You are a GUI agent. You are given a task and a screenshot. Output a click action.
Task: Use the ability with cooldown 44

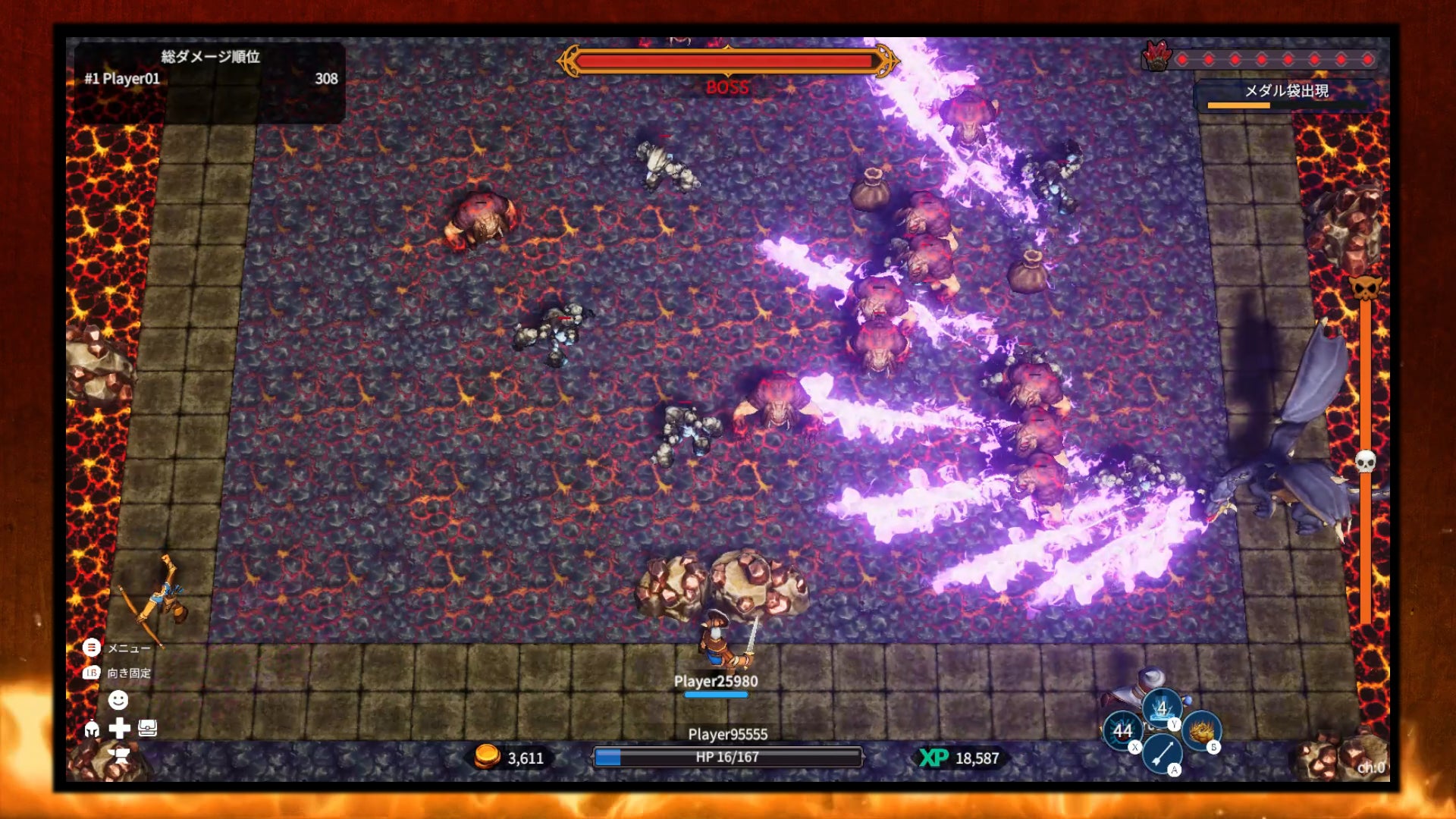tap(1122, 731)
